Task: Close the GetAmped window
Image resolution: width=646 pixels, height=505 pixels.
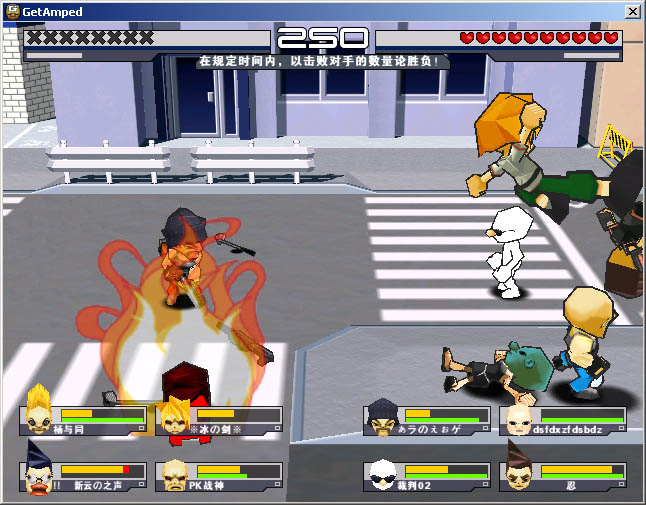Action: click(633, 11)
